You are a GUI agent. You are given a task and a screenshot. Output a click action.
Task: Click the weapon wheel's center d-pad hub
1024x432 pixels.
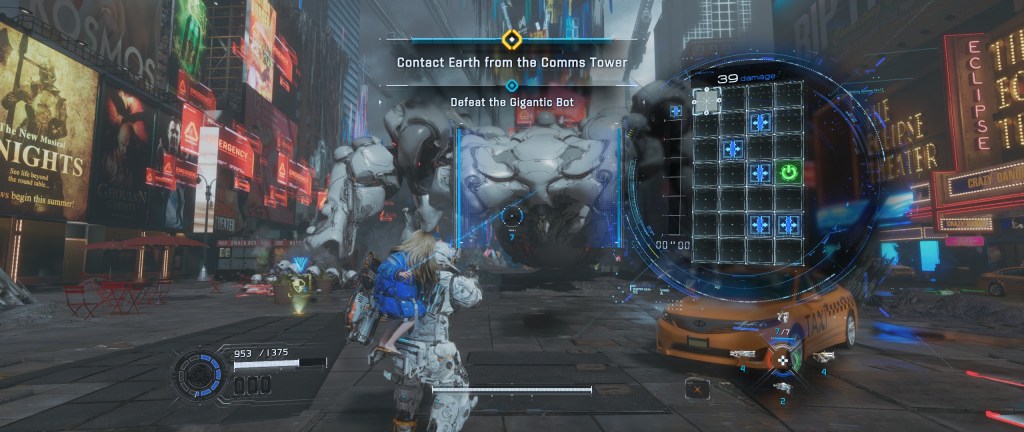(783, 360)
